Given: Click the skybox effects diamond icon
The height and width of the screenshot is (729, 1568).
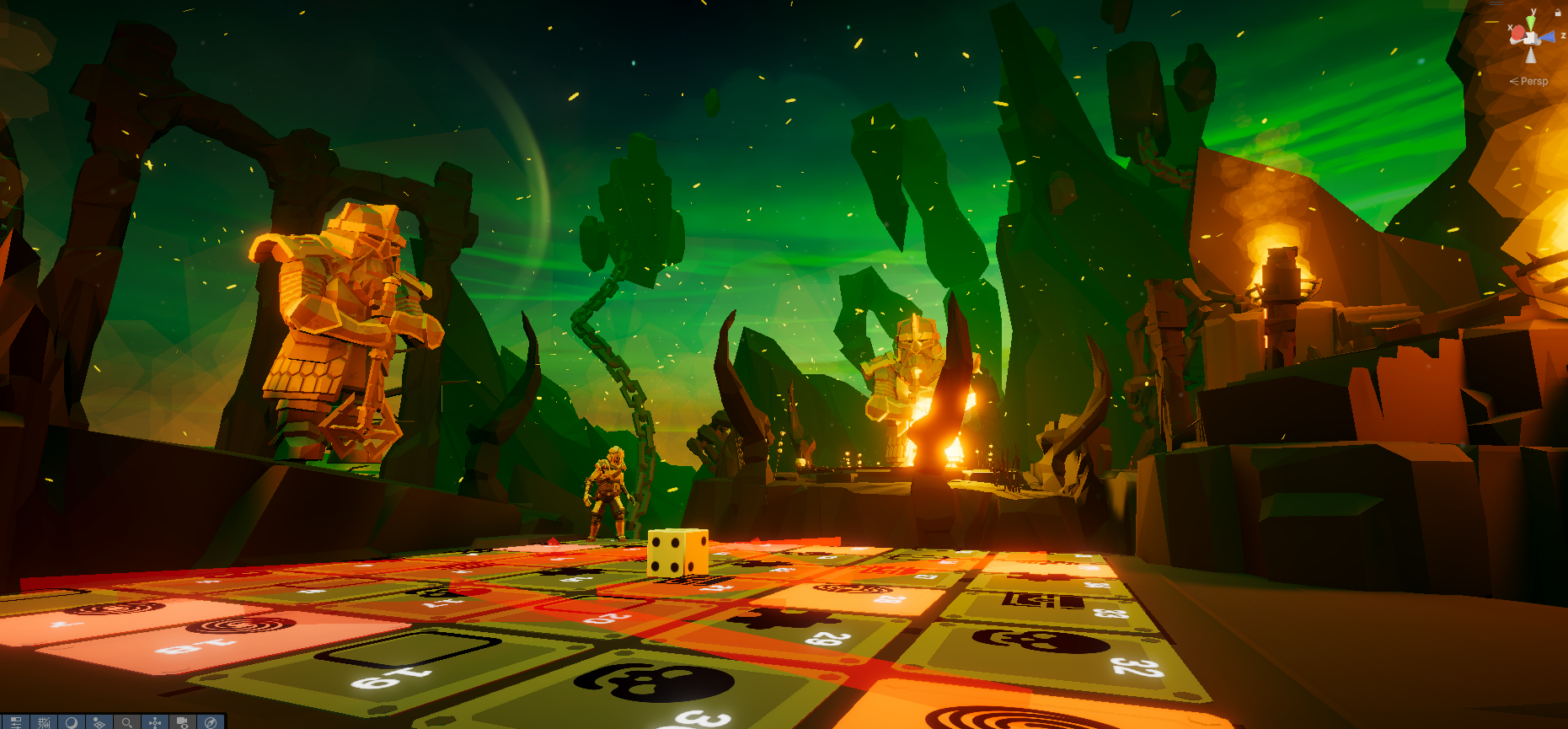Looking at the screenshot, I should coord(99,722).
